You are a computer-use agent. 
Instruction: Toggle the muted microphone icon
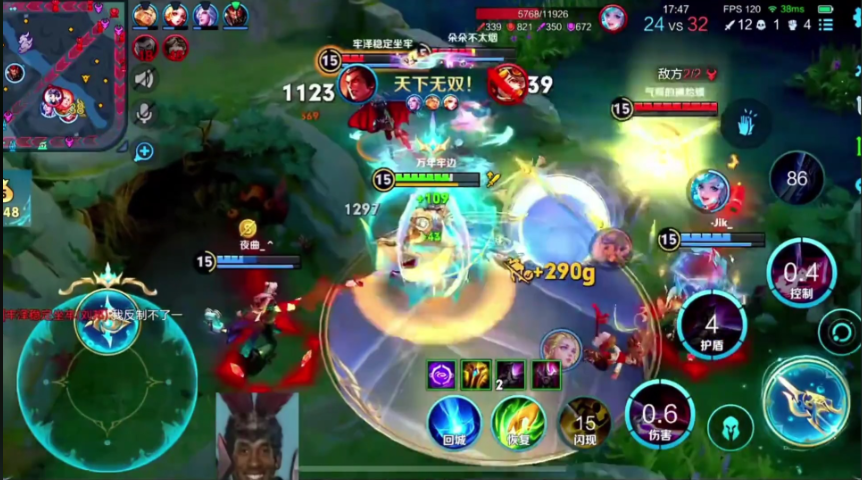(x=145, y=114)
